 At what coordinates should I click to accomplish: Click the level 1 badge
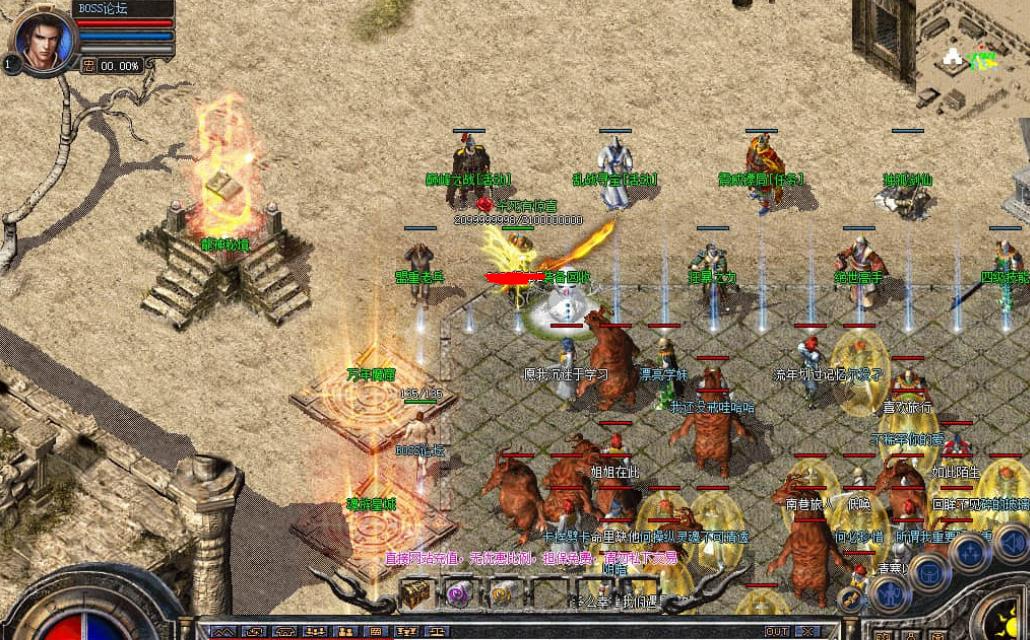[9, 63]
